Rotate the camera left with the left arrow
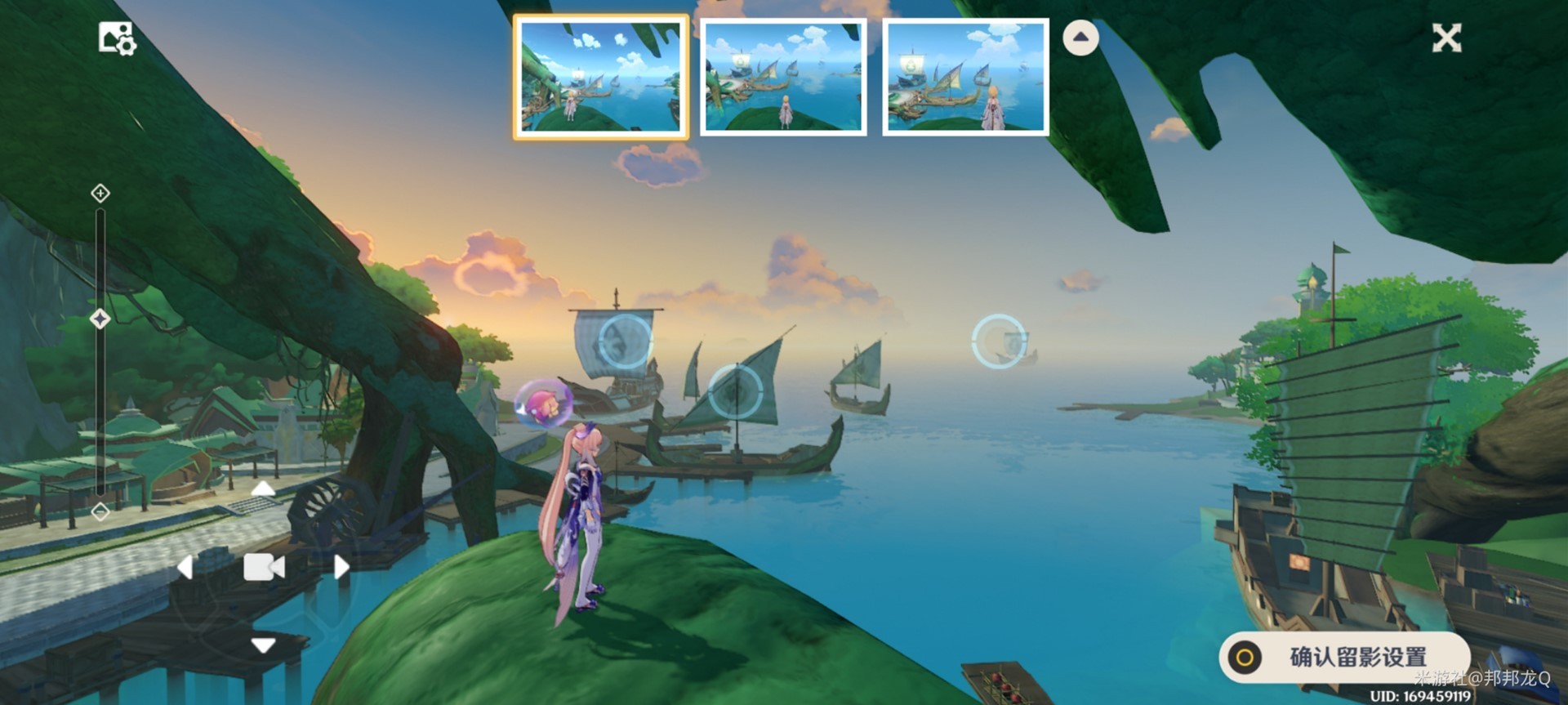Image resolution: width=1568 pixels, height=705 pixels. click(185, 567)
